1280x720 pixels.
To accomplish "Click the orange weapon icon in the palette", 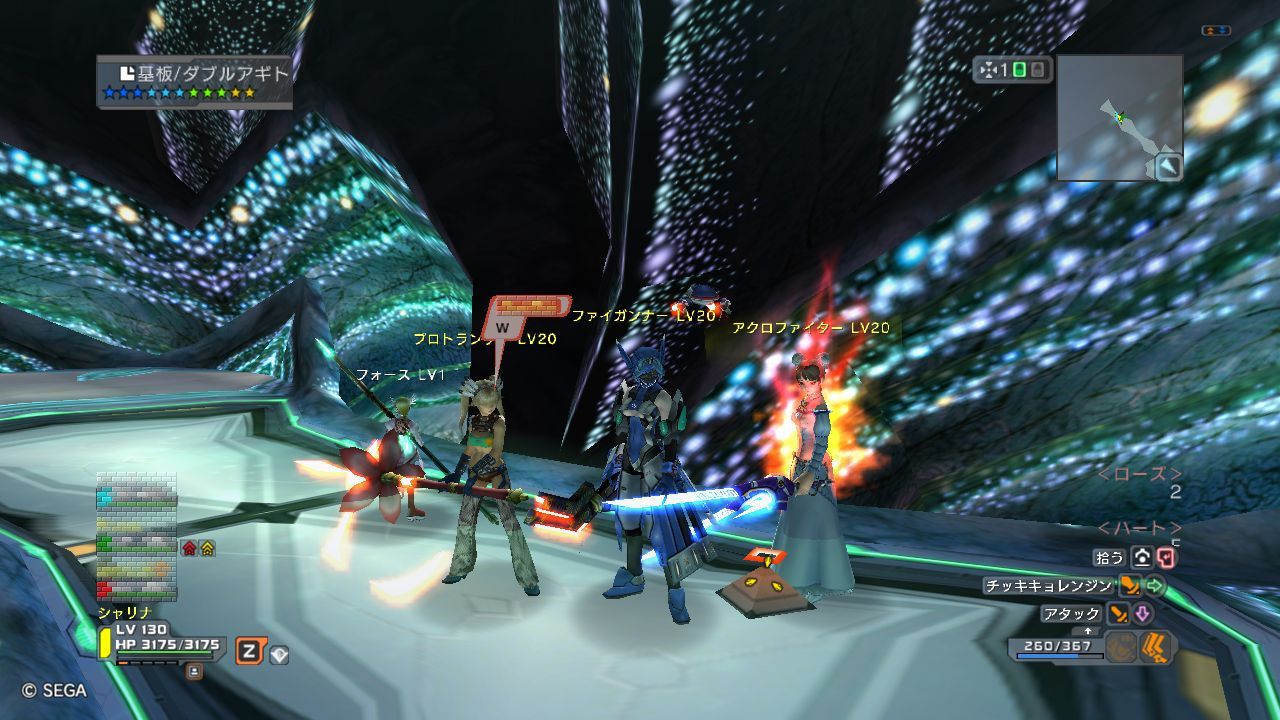I will coord(1157,648).
